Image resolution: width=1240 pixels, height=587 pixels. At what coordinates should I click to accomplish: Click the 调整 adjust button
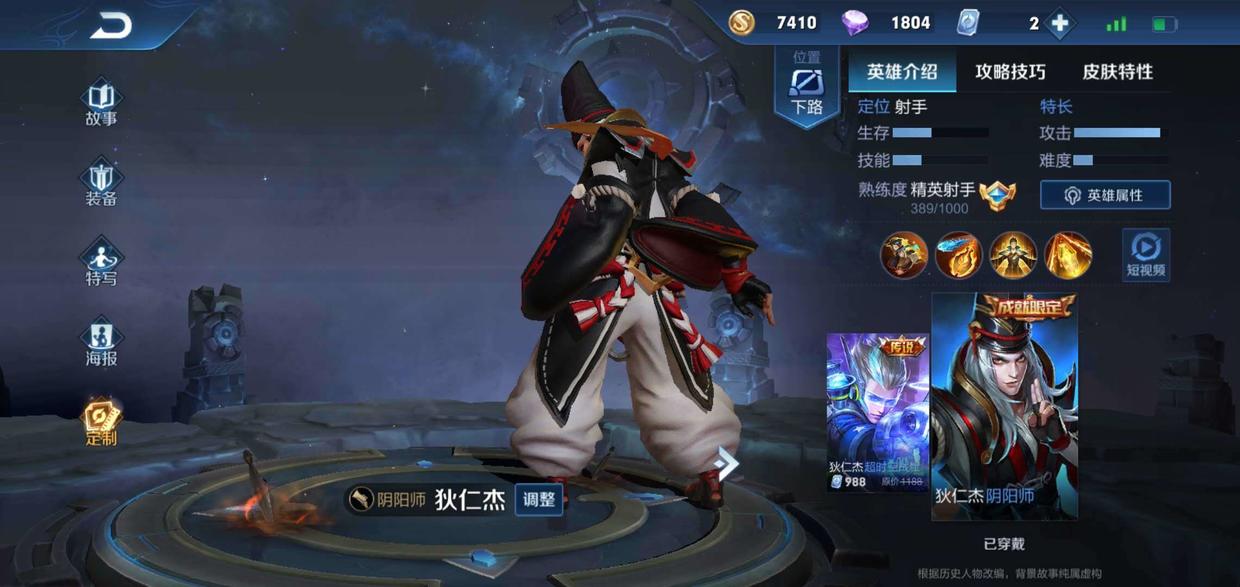(539, 499)
